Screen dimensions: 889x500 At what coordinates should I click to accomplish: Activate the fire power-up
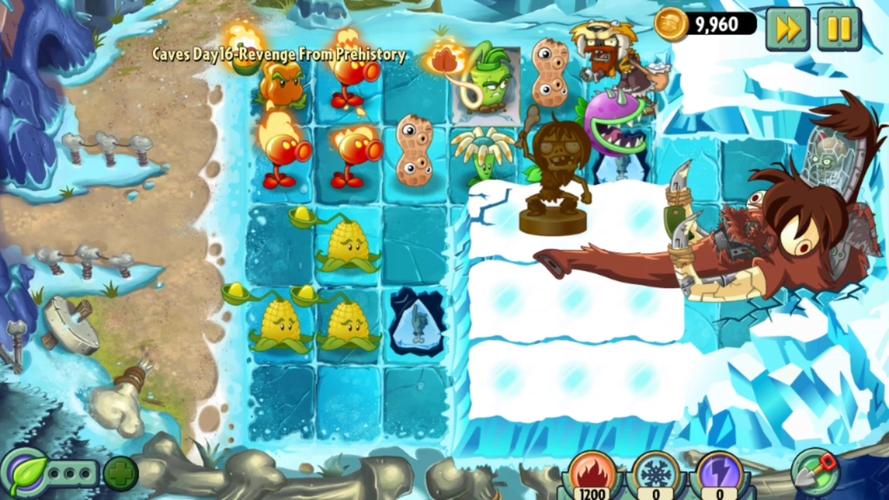click(x=593, y=474)
